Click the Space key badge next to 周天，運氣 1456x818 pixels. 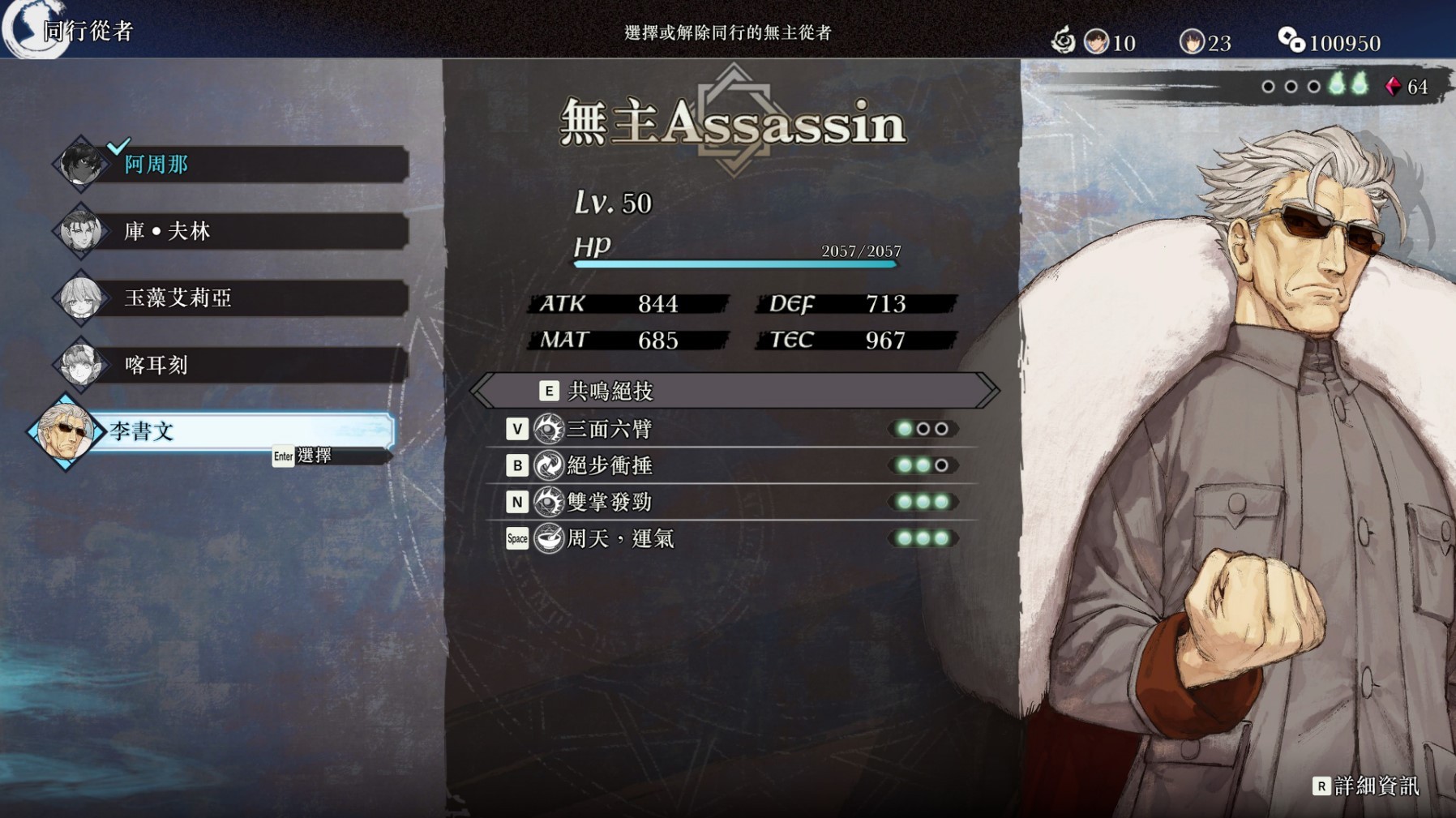[517, 538]
